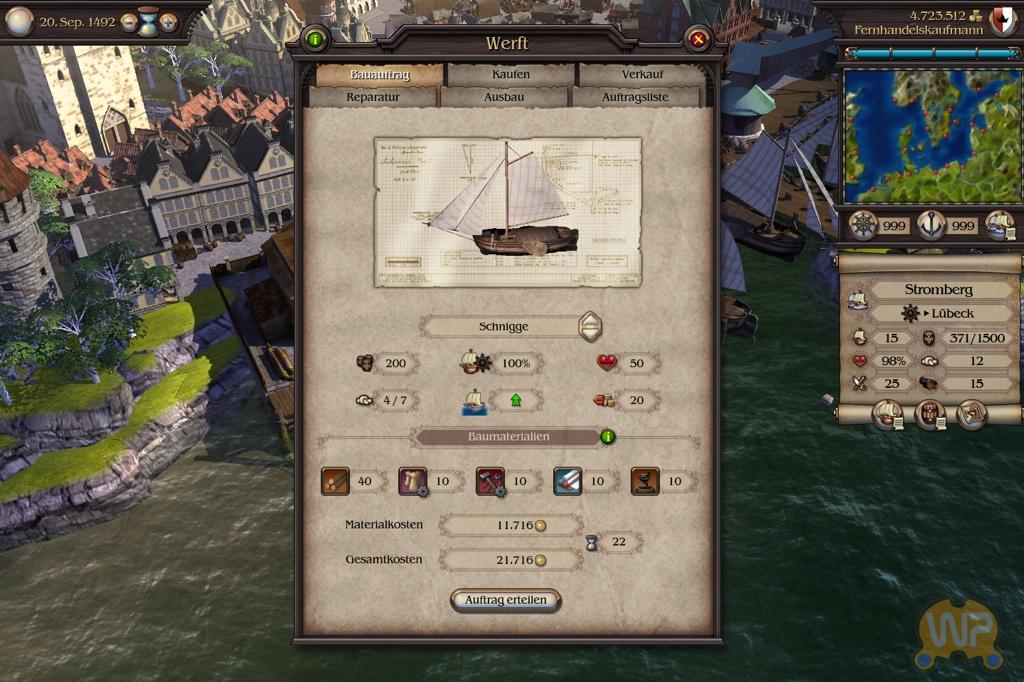Select the Bauauftrag tab

coord(379,75)
